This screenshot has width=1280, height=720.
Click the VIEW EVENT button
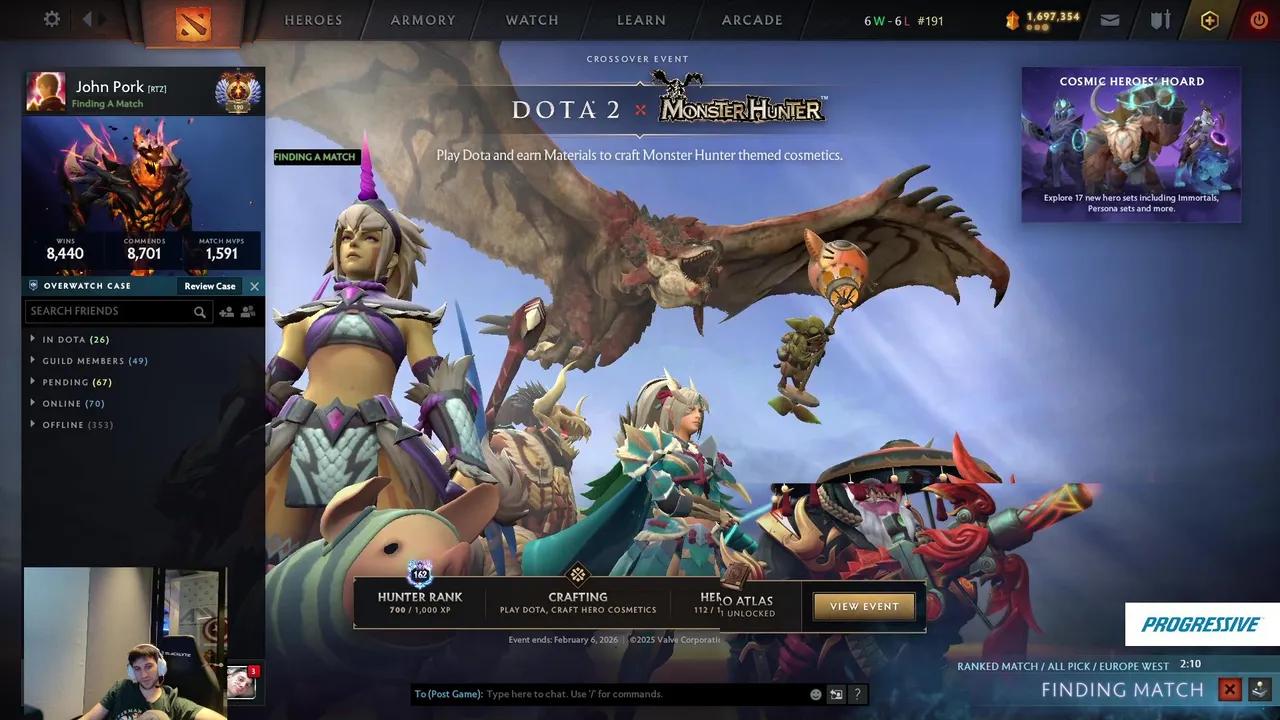coord(863,606)
